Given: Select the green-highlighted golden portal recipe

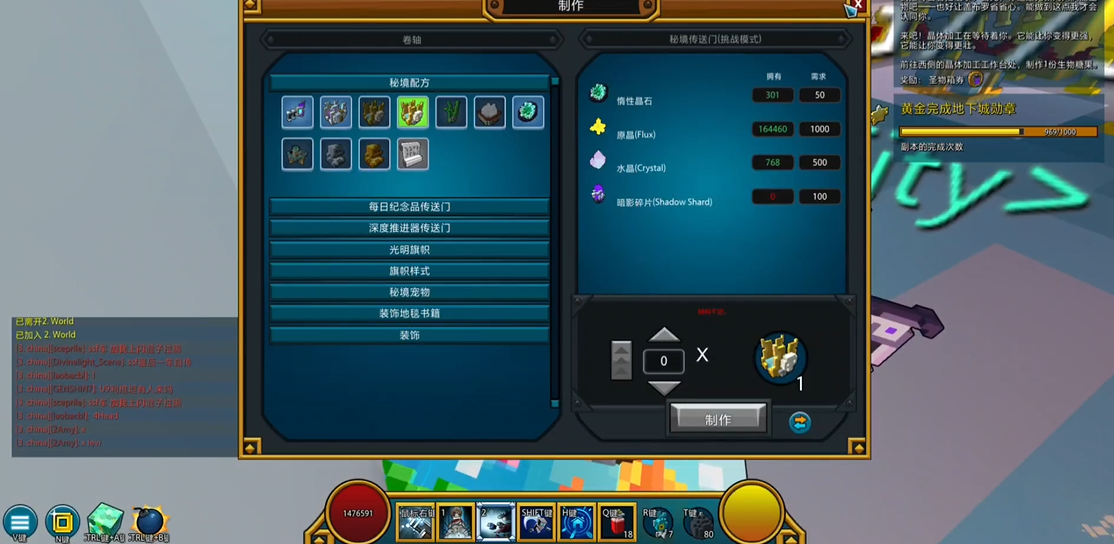Looking at the screenshot, I should (x=412, y=112).
